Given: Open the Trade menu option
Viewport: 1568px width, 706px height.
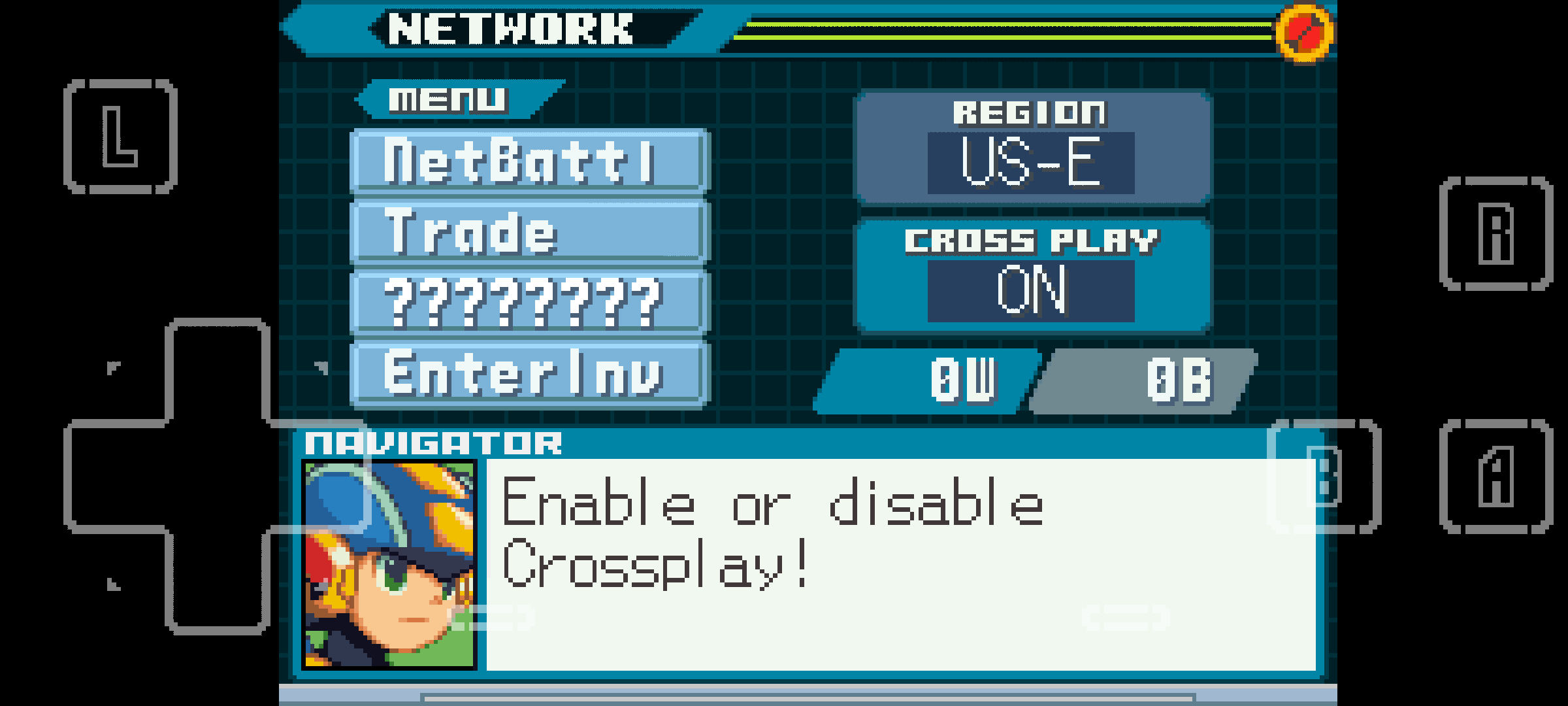Looking at the screenshot, I should tap(529, 232).
